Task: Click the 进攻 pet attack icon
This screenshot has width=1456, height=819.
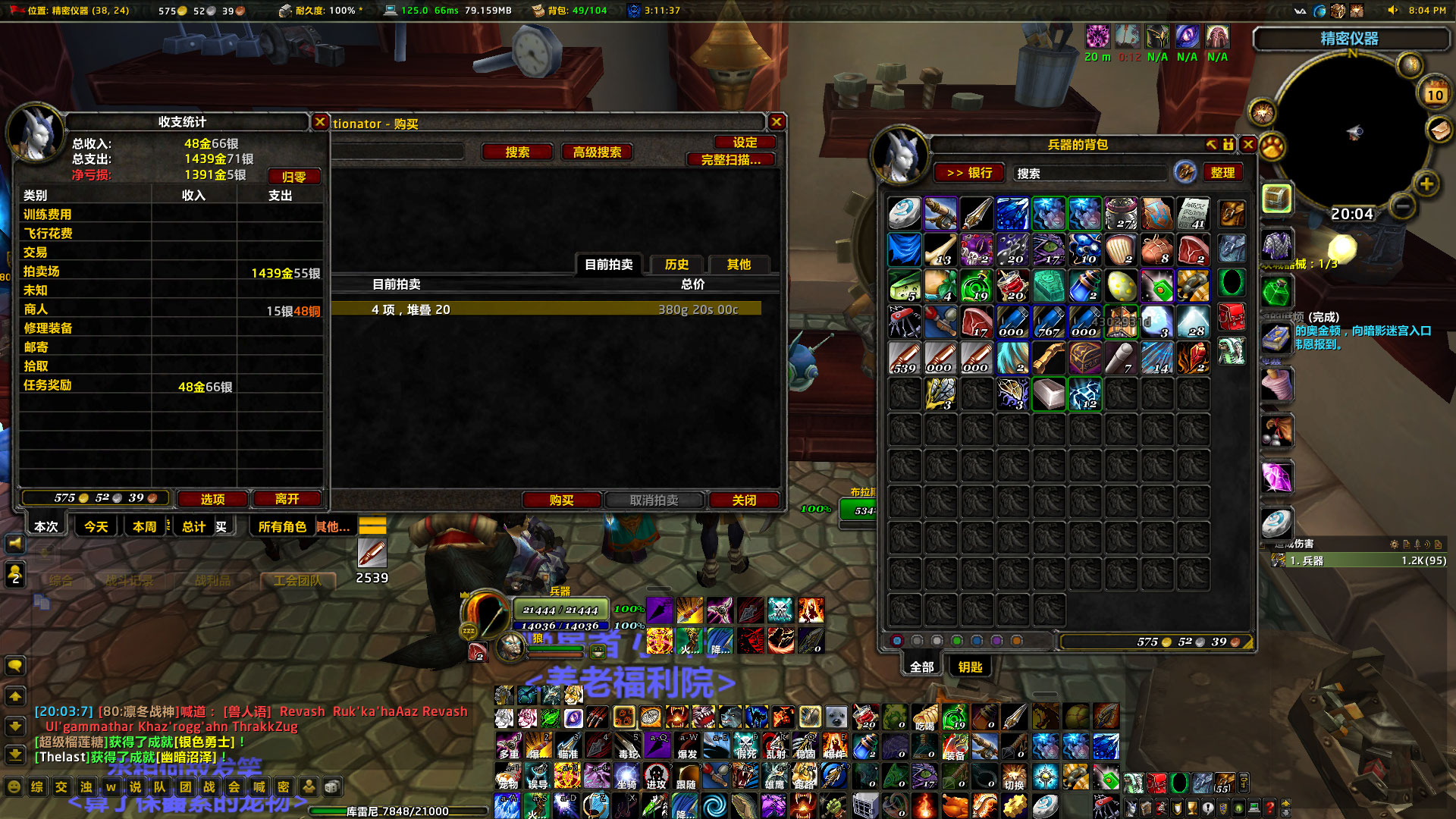Action: point(656,775)
